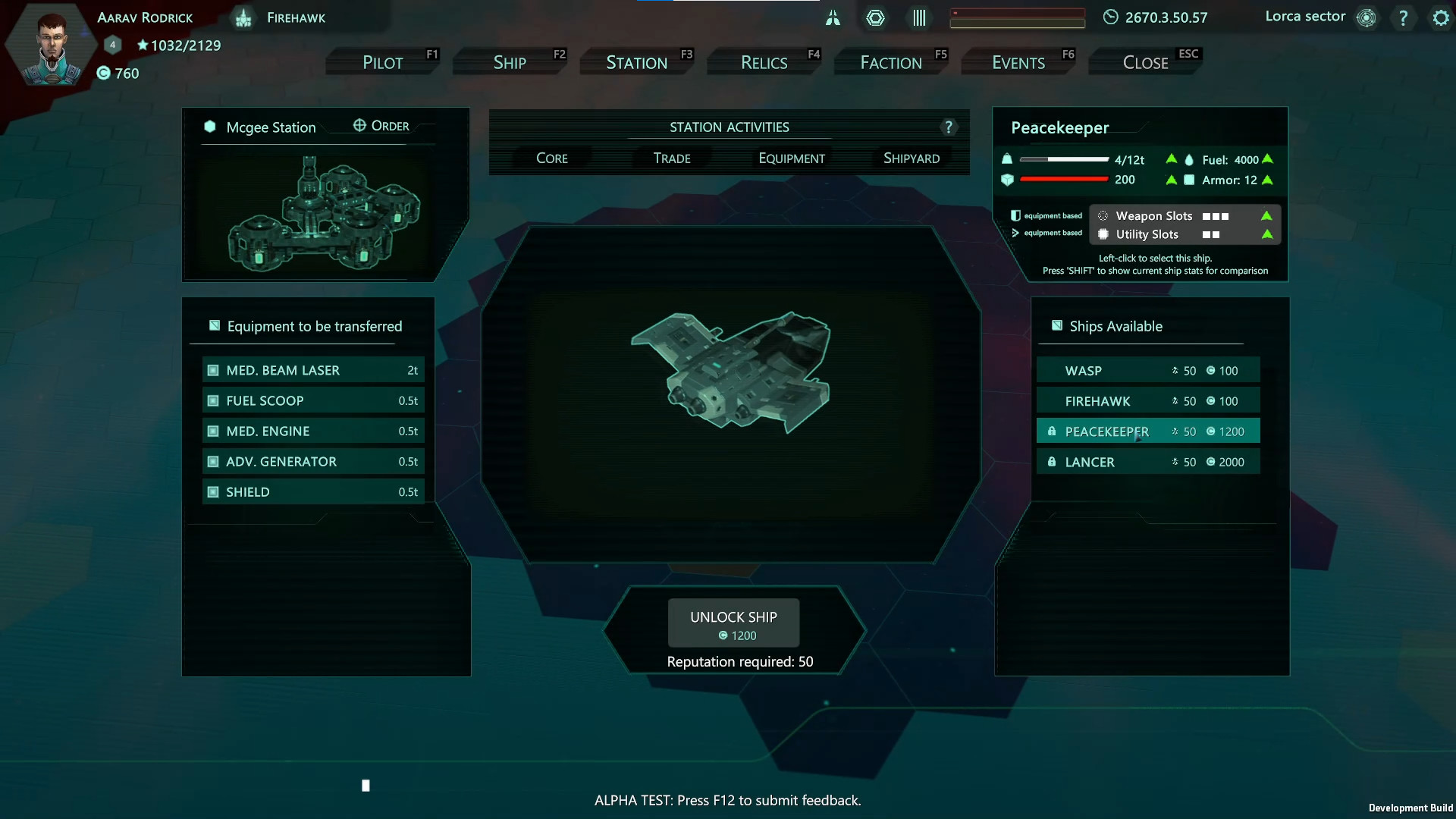Click the Close ESC button
The width and height of the screenshot is (1456, 819).
(1145, 61)
